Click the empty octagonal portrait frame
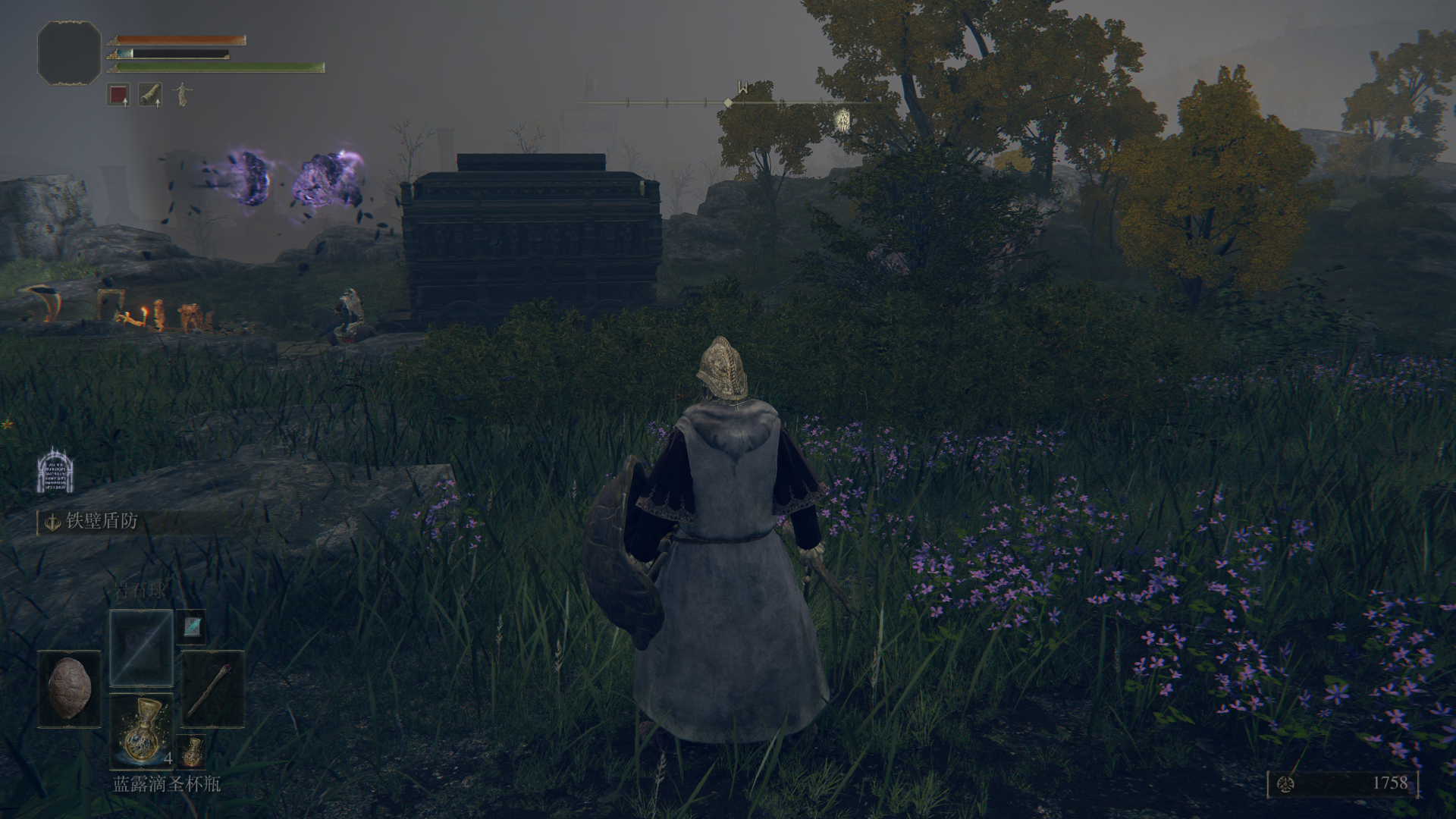 [69, 52]
